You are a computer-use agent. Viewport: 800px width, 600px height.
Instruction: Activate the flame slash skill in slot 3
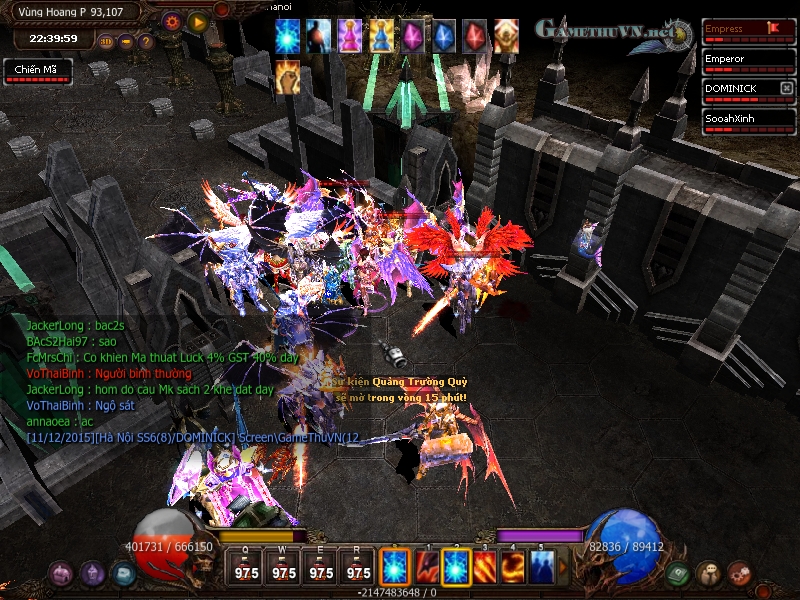pos(484,567)
